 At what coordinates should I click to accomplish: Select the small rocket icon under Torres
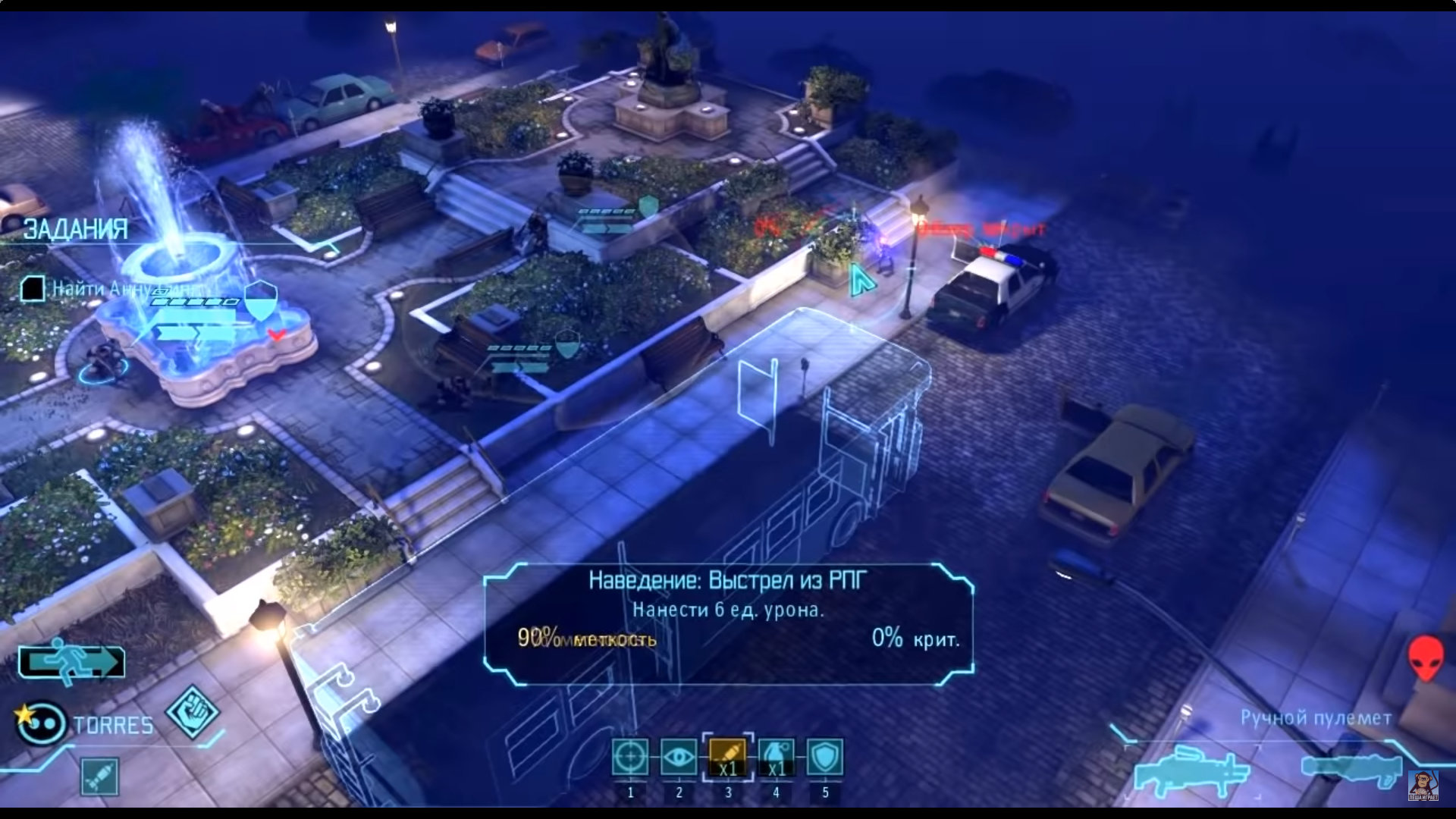pos(99,777)
